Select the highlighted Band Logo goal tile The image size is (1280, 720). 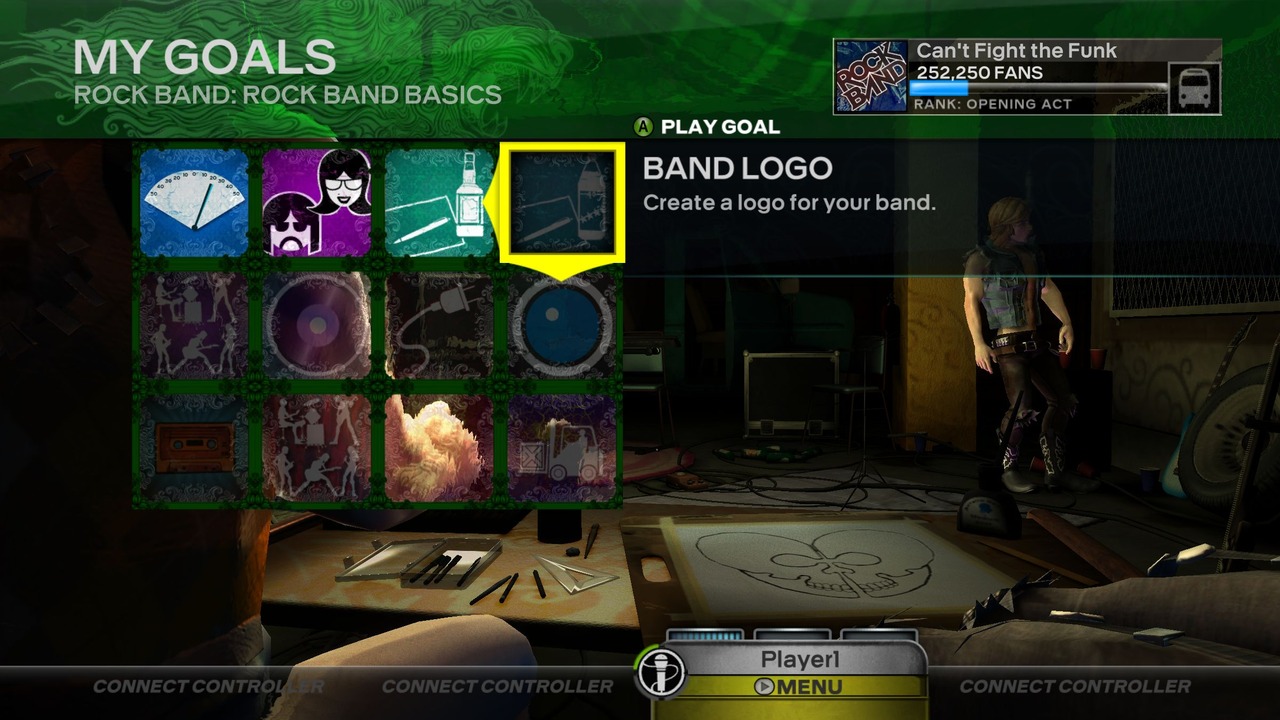562,203
